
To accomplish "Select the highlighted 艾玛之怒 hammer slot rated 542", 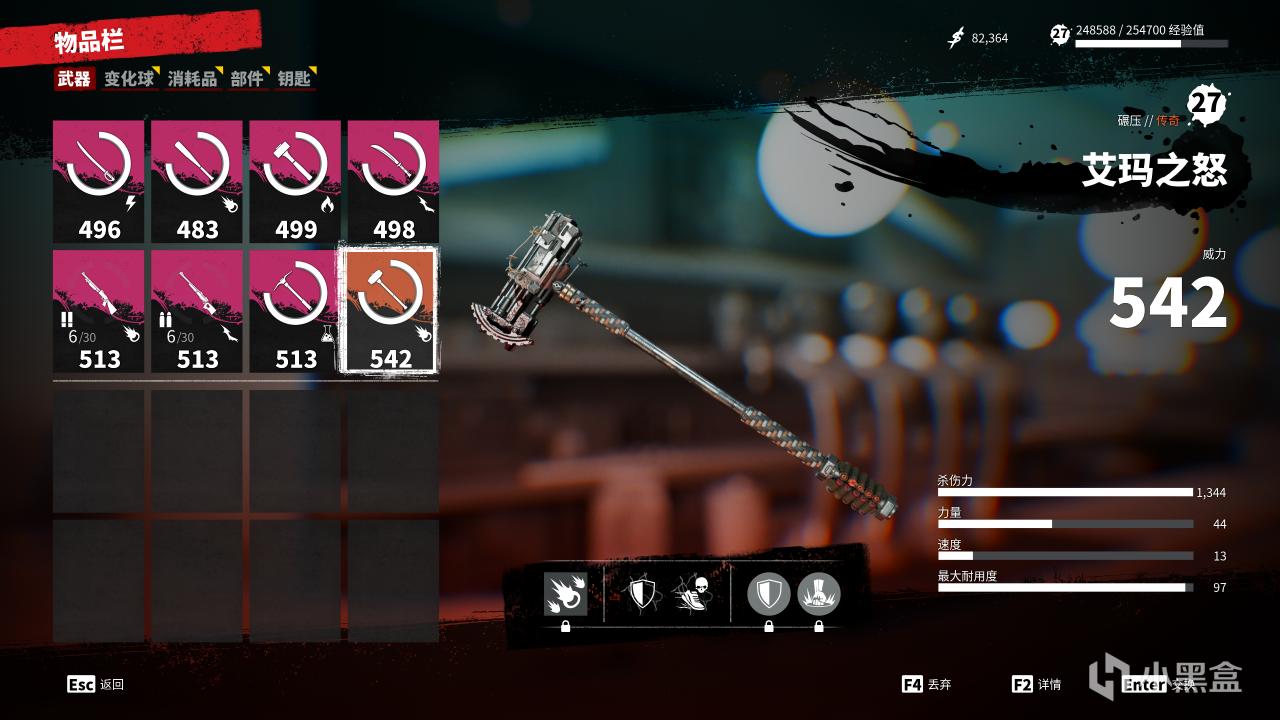I will click(x=391, y=310).
